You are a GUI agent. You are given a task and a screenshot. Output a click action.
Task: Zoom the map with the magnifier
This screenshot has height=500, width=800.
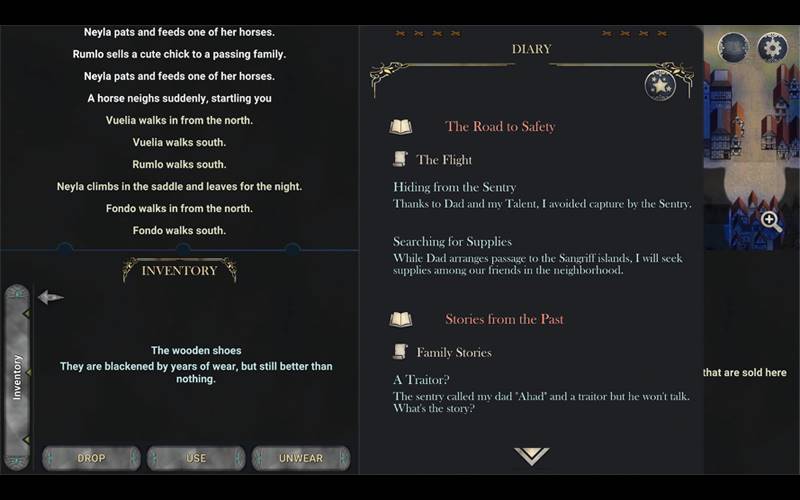pos(771,222)
